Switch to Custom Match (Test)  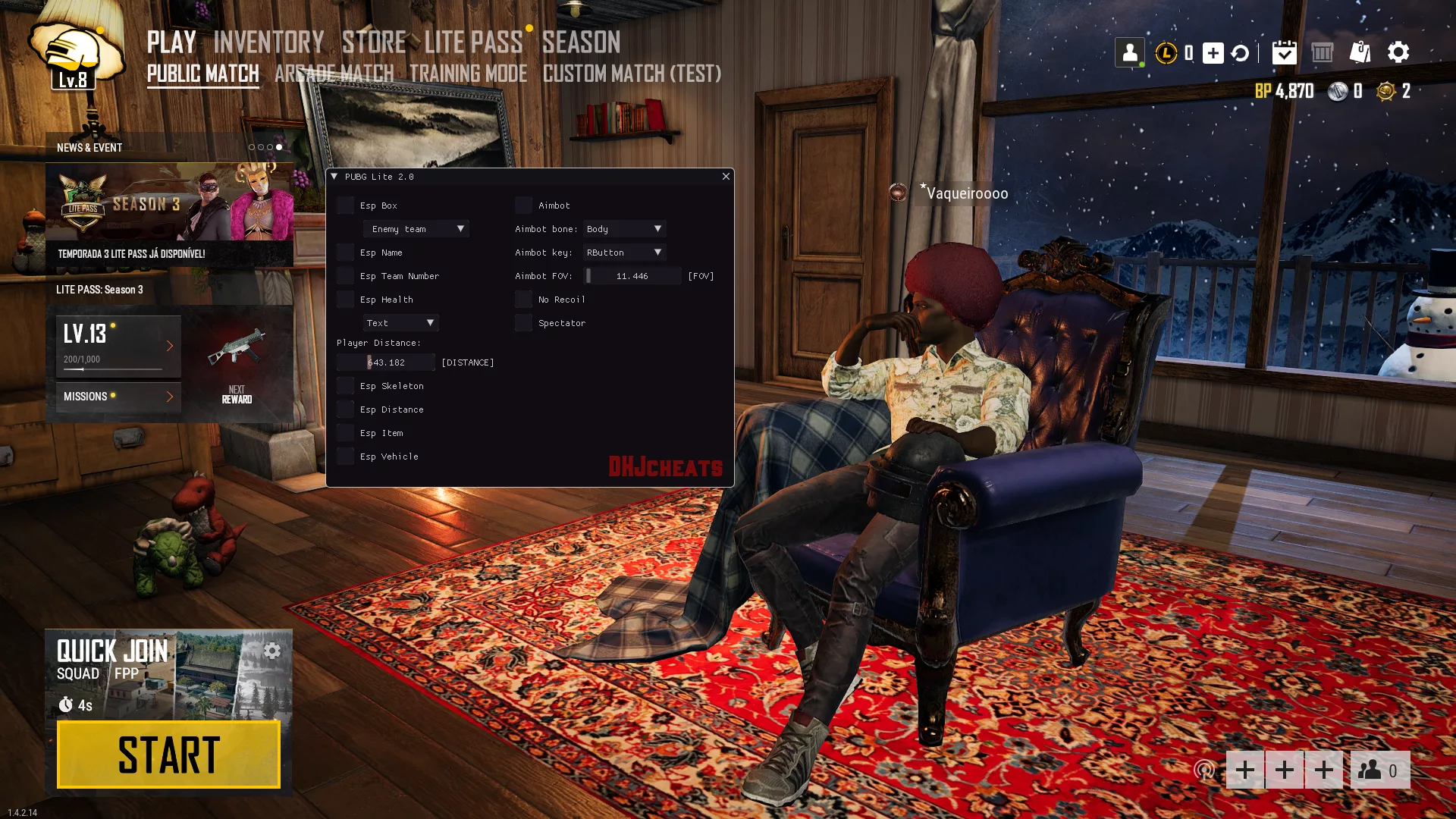point(632,74)
